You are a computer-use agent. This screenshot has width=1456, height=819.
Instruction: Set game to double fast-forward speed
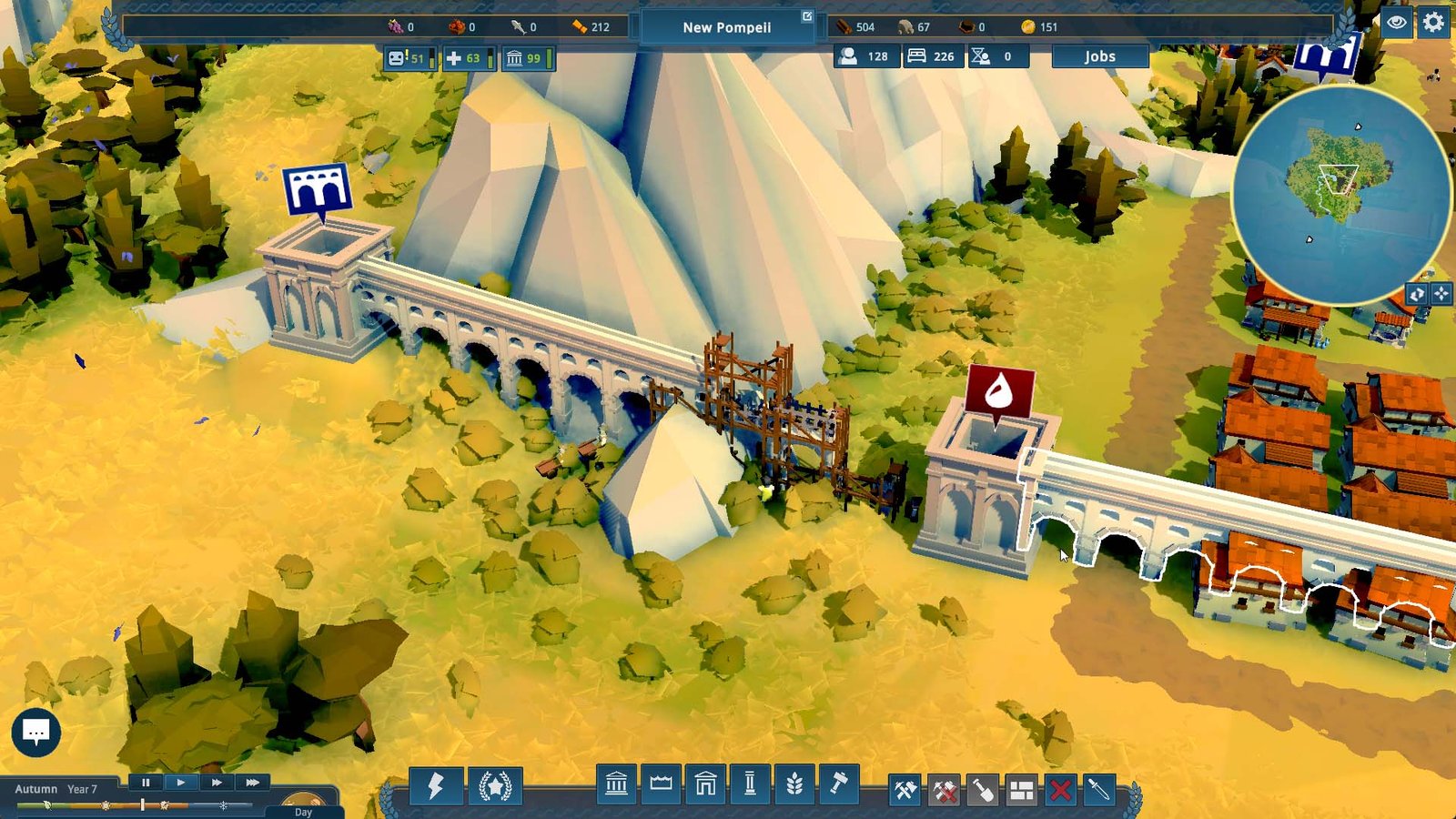tap(217, 783)
